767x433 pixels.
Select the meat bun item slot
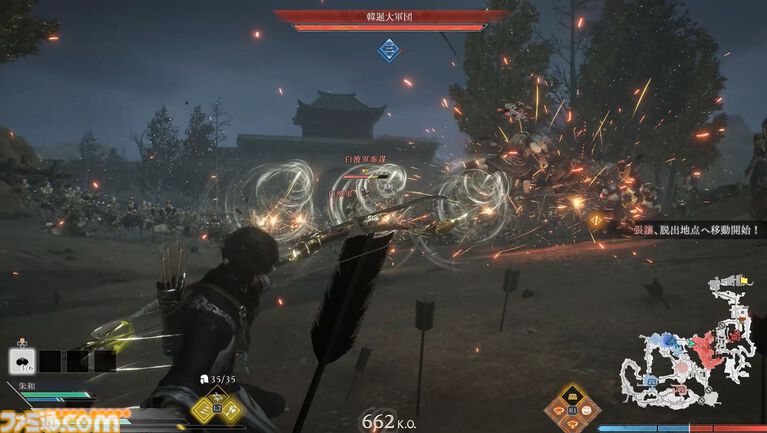pos(20,359)
